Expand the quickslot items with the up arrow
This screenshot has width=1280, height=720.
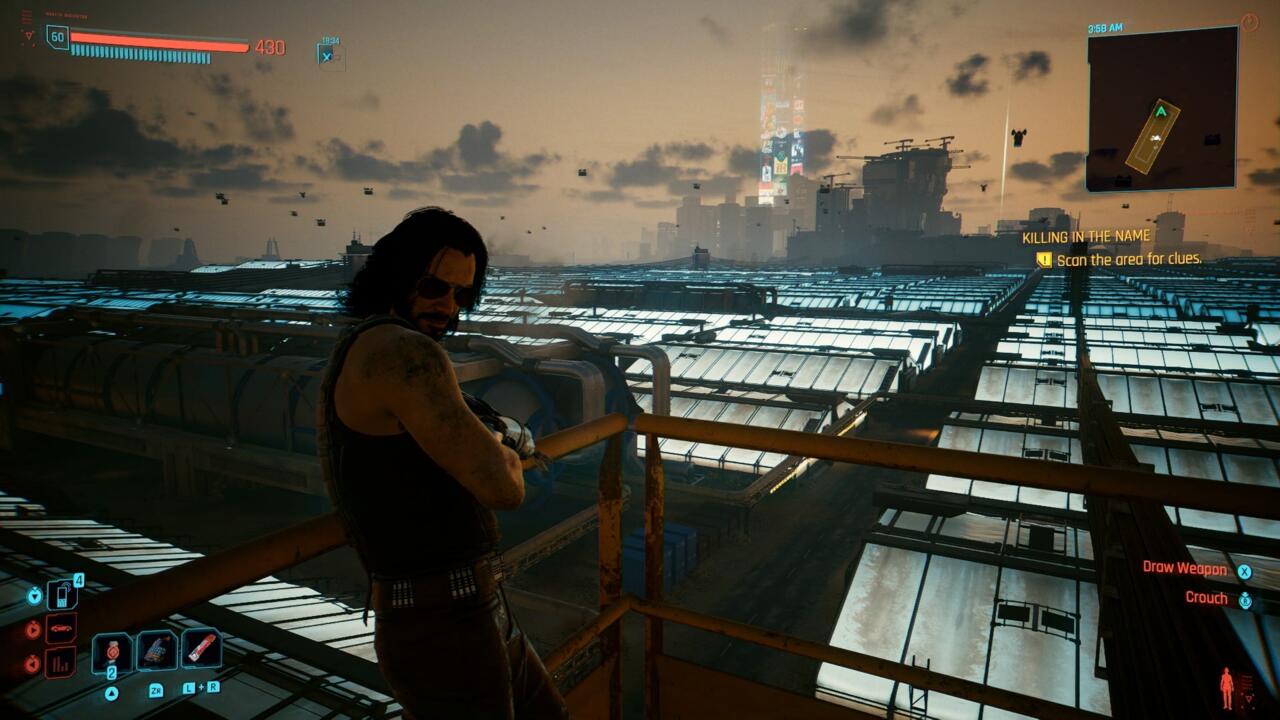pos(112,691)
